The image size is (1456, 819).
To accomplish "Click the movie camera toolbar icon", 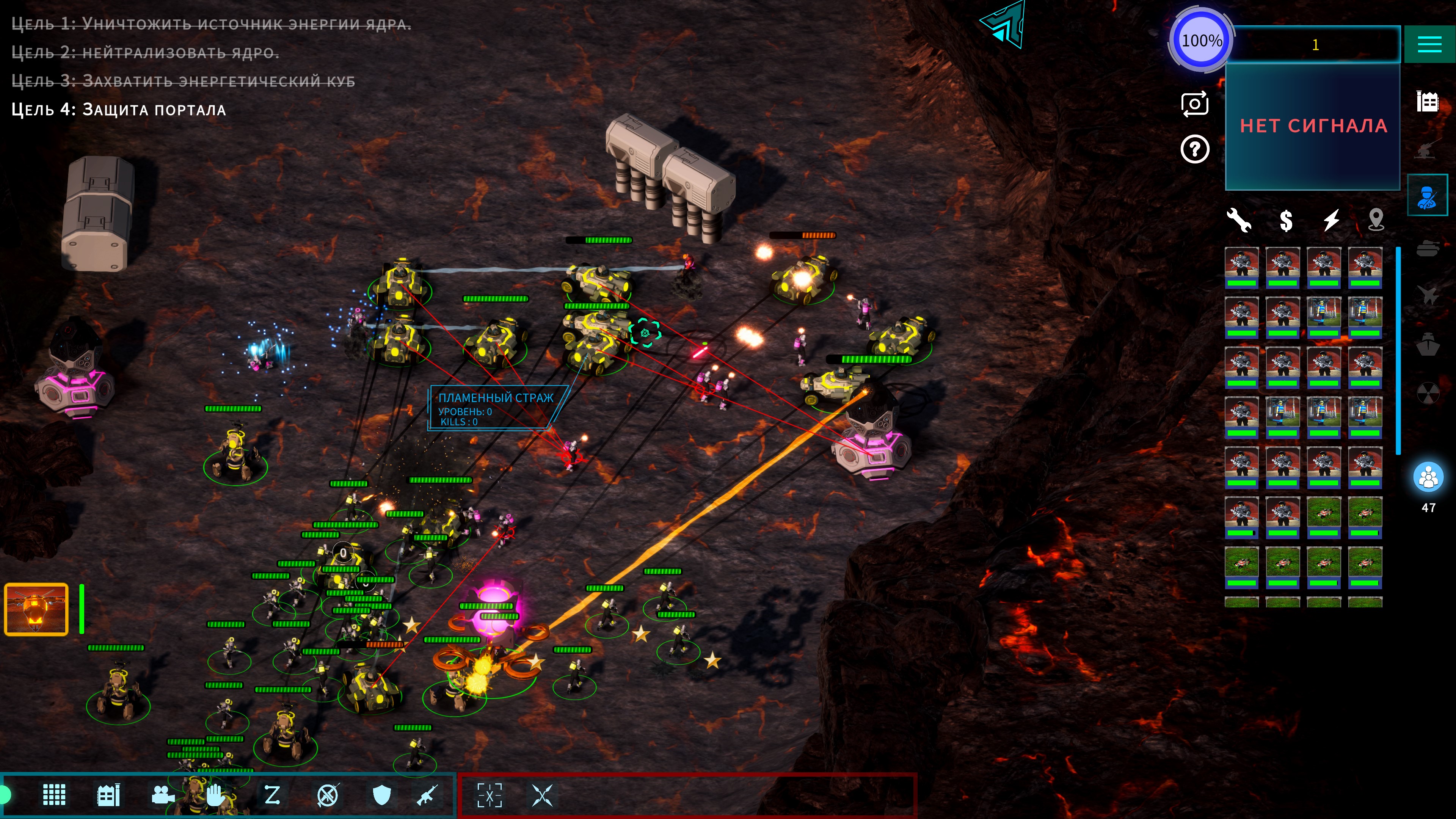I will coord(162,795).
